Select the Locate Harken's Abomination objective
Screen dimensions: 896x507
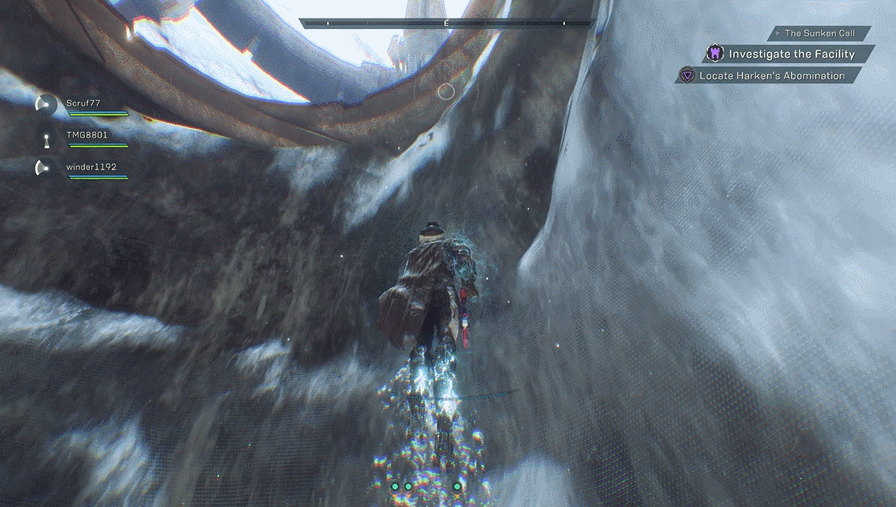click(x=770, y=76)
